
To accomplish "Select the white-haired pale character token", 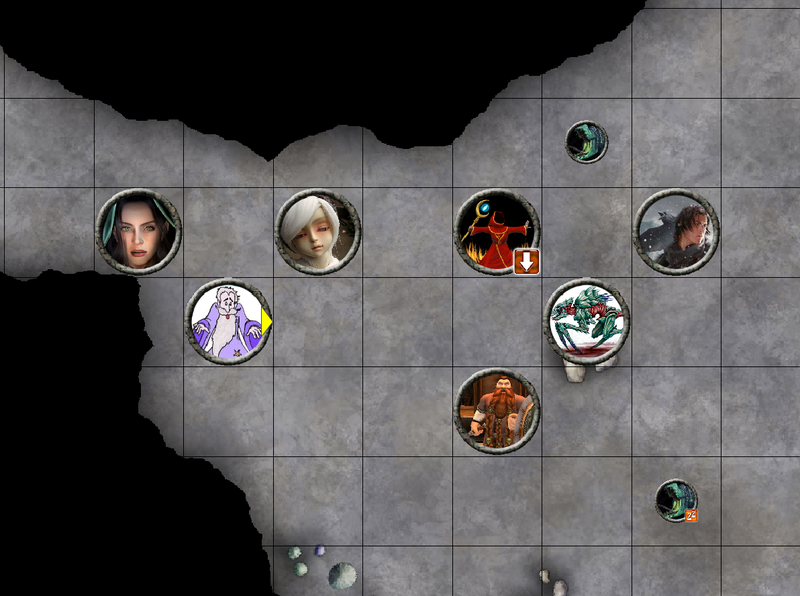I will [318, 231].
